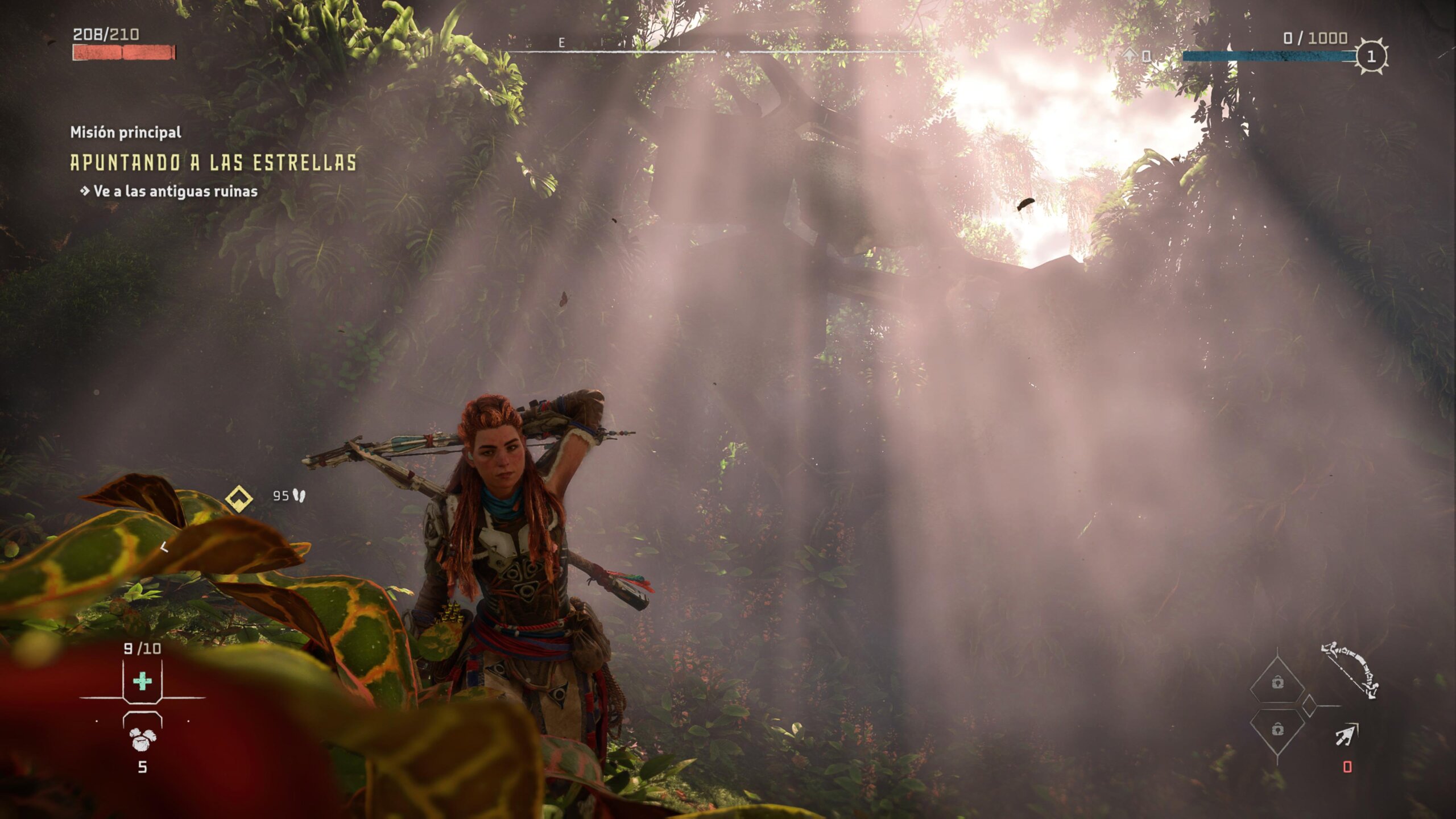Choose the arrow ammo type icon
1456x819 pixels.
coord(1346,734)
